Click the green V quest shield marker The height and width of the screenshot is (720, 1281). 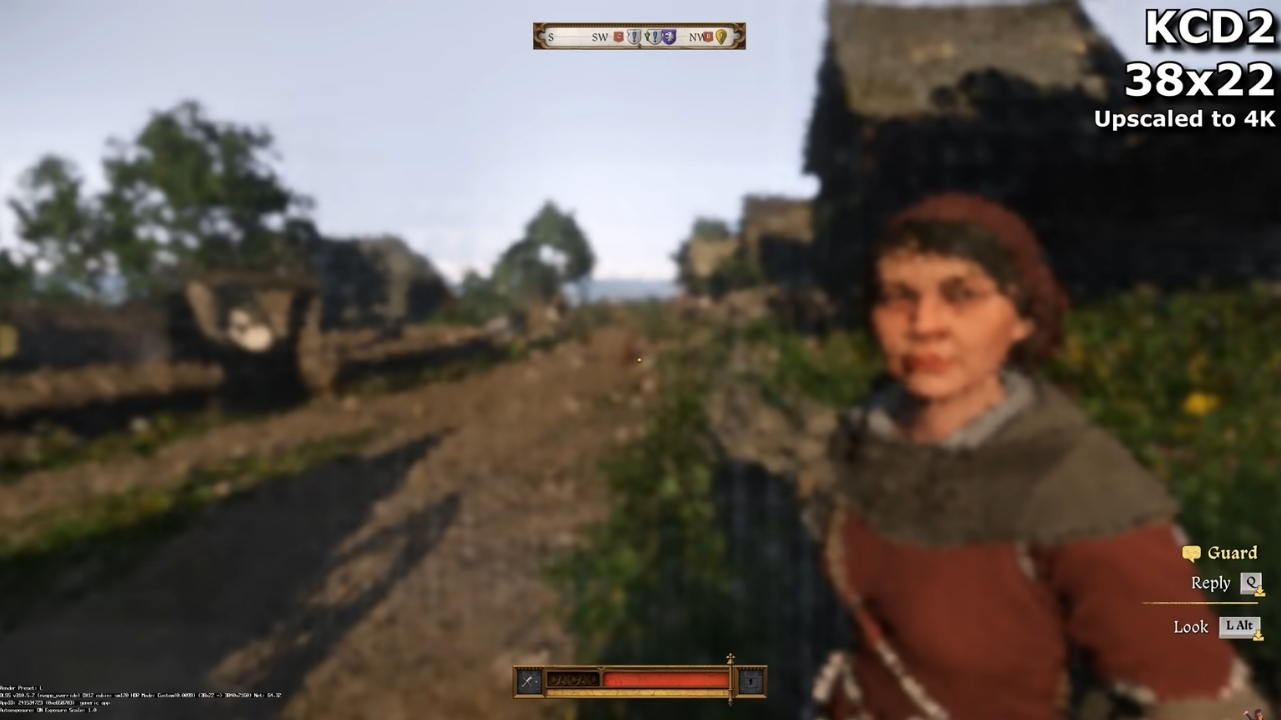(x=648, y=37)
